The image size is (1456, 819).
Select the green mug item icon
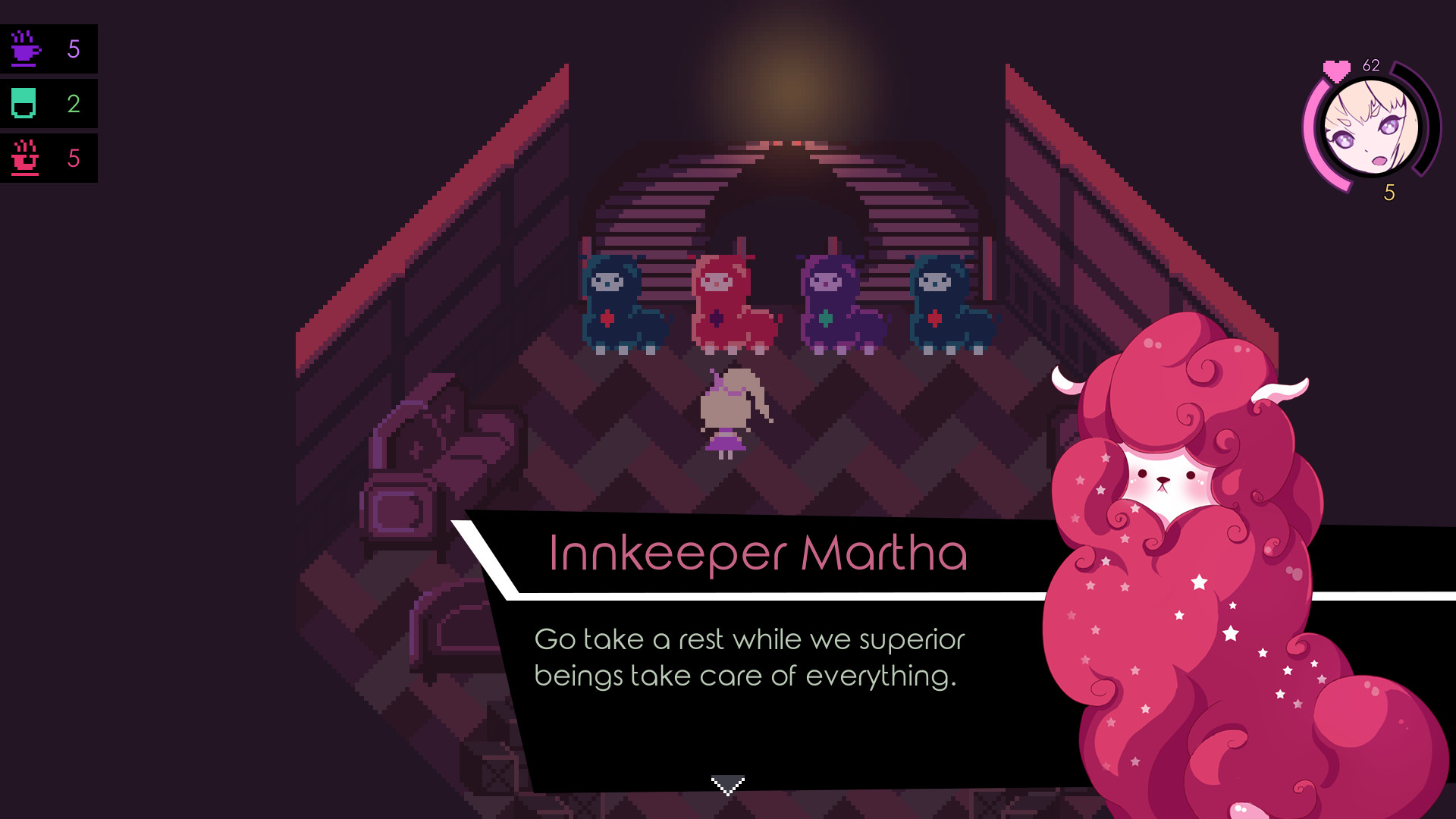[25, 103]
